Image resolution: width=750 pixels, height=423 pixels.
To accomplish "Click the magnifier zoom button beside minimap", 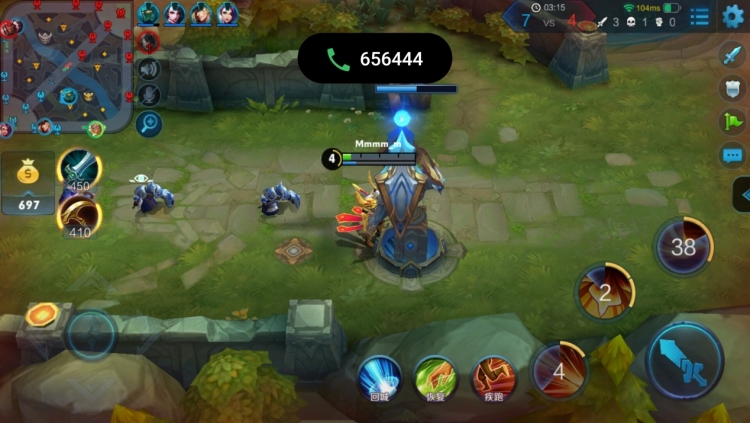I will coord(149,123).
